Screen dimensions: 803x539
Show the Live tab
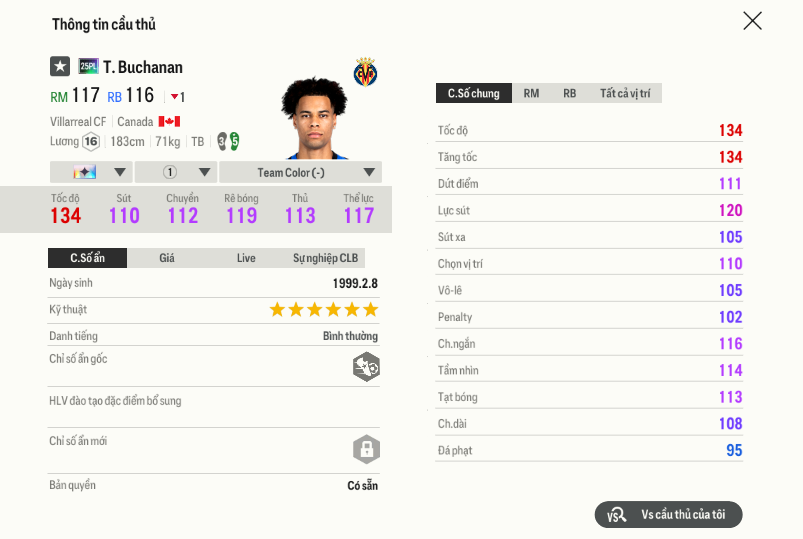coord(246,258)
